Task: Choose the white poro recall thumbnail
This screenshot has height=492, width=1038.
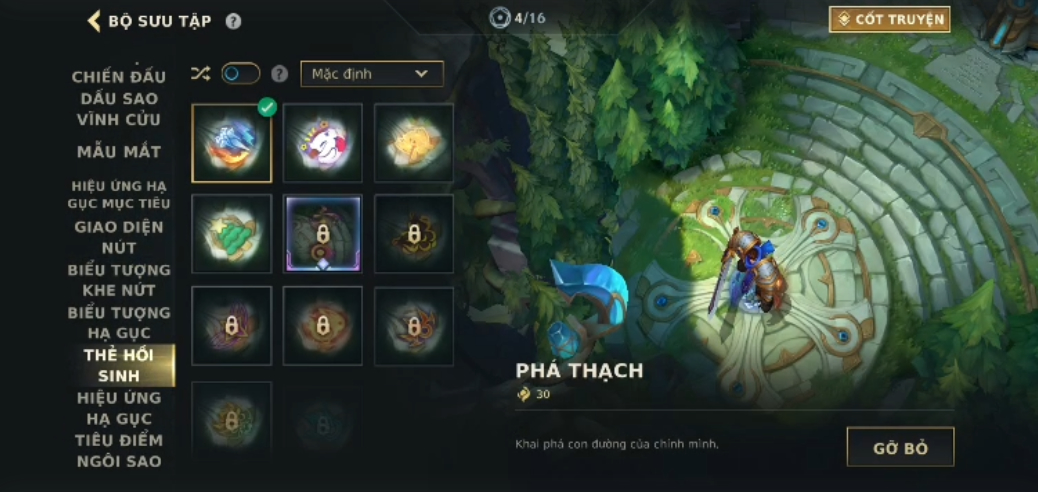Action: click(x=322, y=143)
